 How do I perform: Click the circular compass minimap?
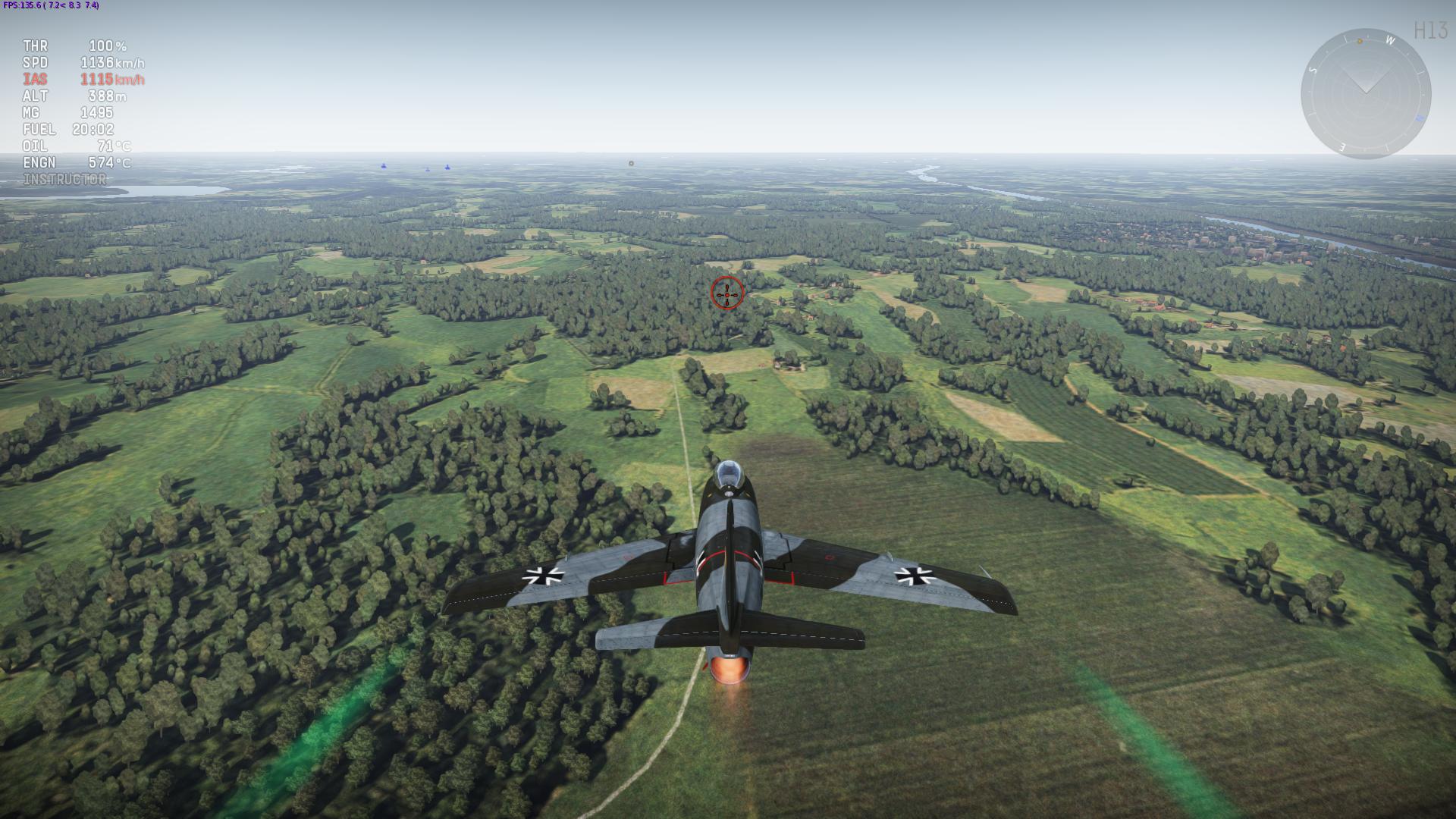point(1365,94)
